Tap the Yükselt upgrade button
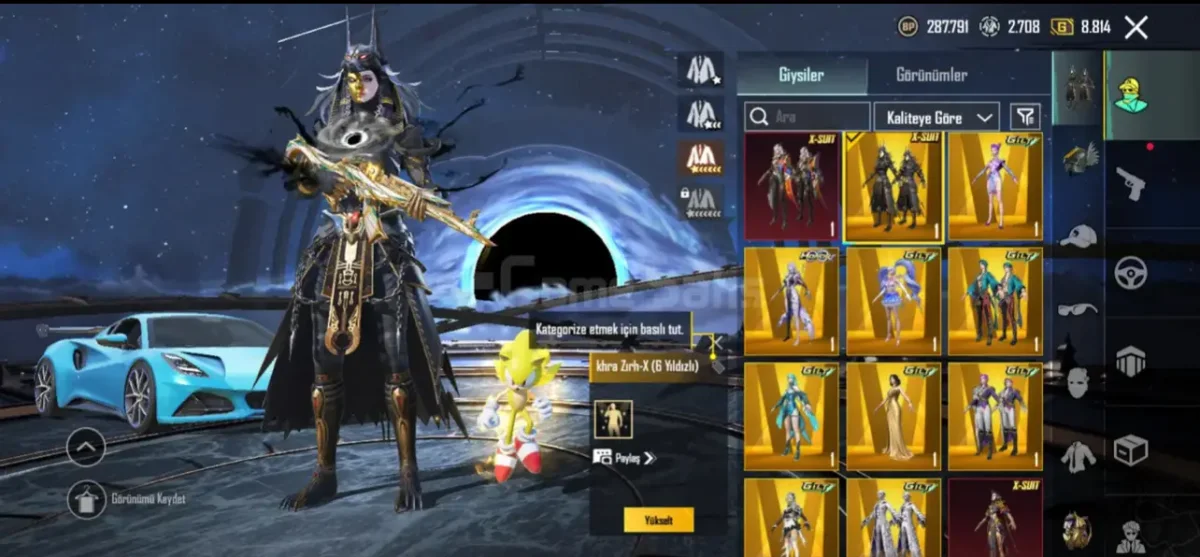1200x557 pixels. click(x=658, y=519)
